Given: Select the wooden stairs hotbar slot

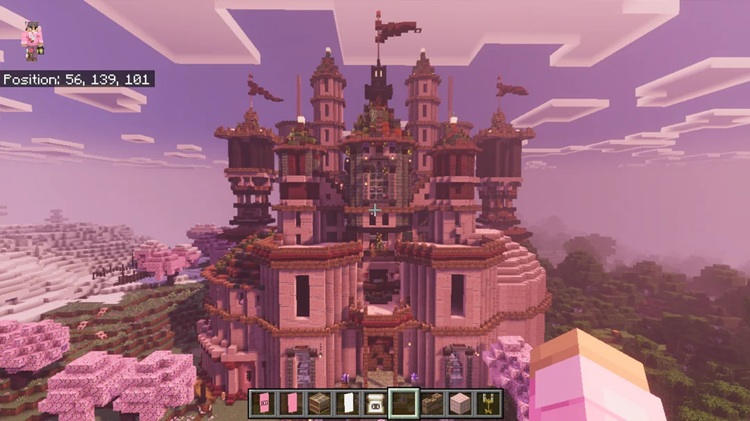Looking at the screenshot, I should pyautogui.click(x=432, y=404).
